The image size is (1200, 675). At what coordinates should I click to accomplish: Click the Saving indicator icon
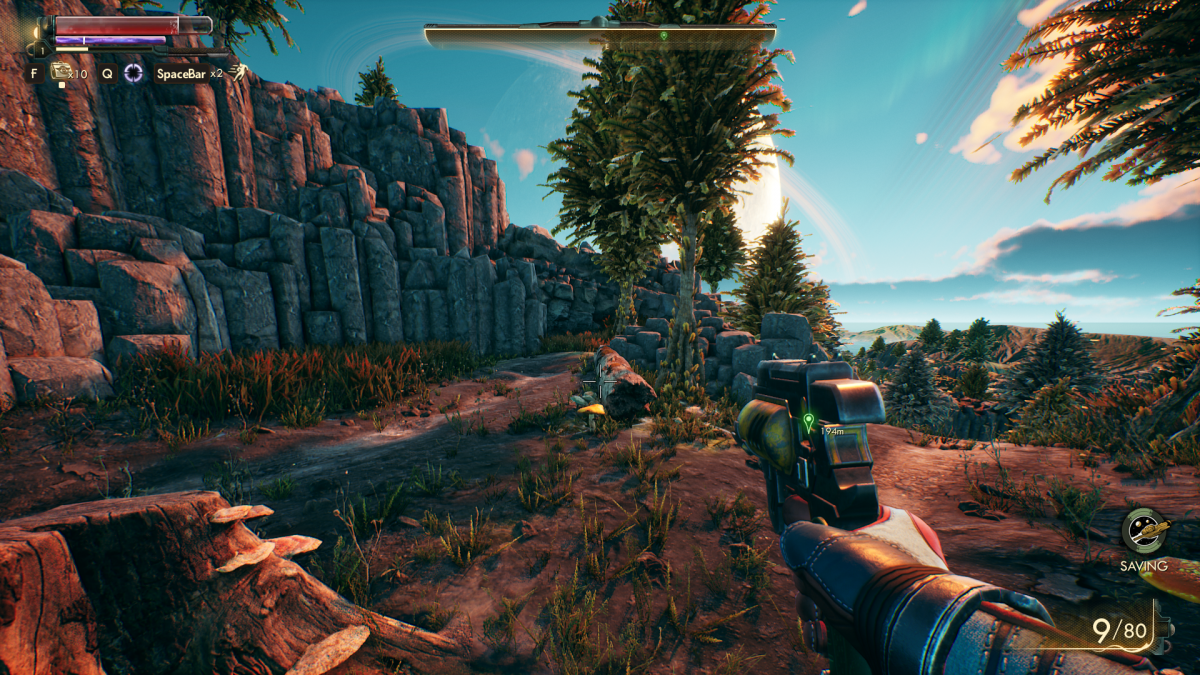coord(1143,531)
